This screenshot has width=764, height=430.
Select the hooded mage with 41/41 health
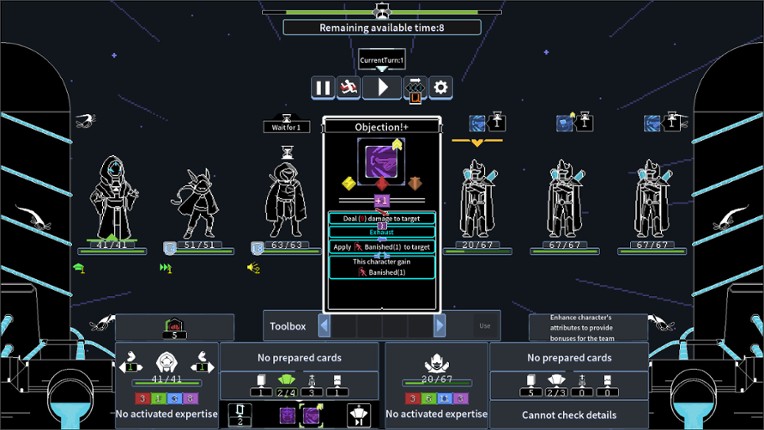click(110, 198)
